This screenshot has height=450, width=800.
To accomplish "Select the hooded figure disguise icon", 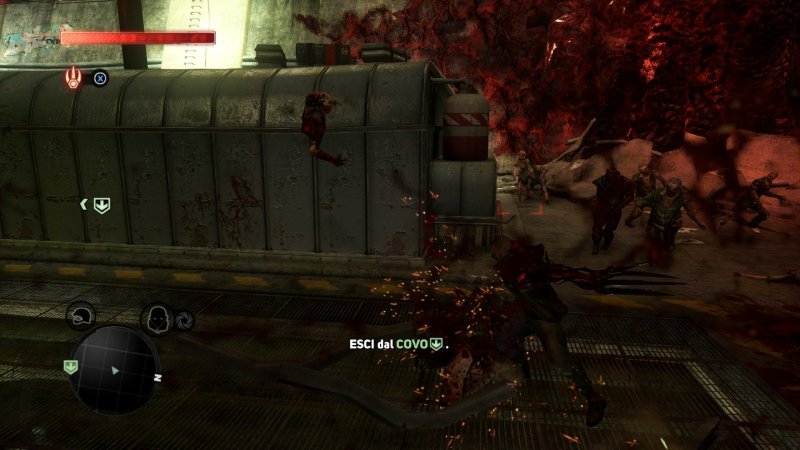I will coord(155,319).
